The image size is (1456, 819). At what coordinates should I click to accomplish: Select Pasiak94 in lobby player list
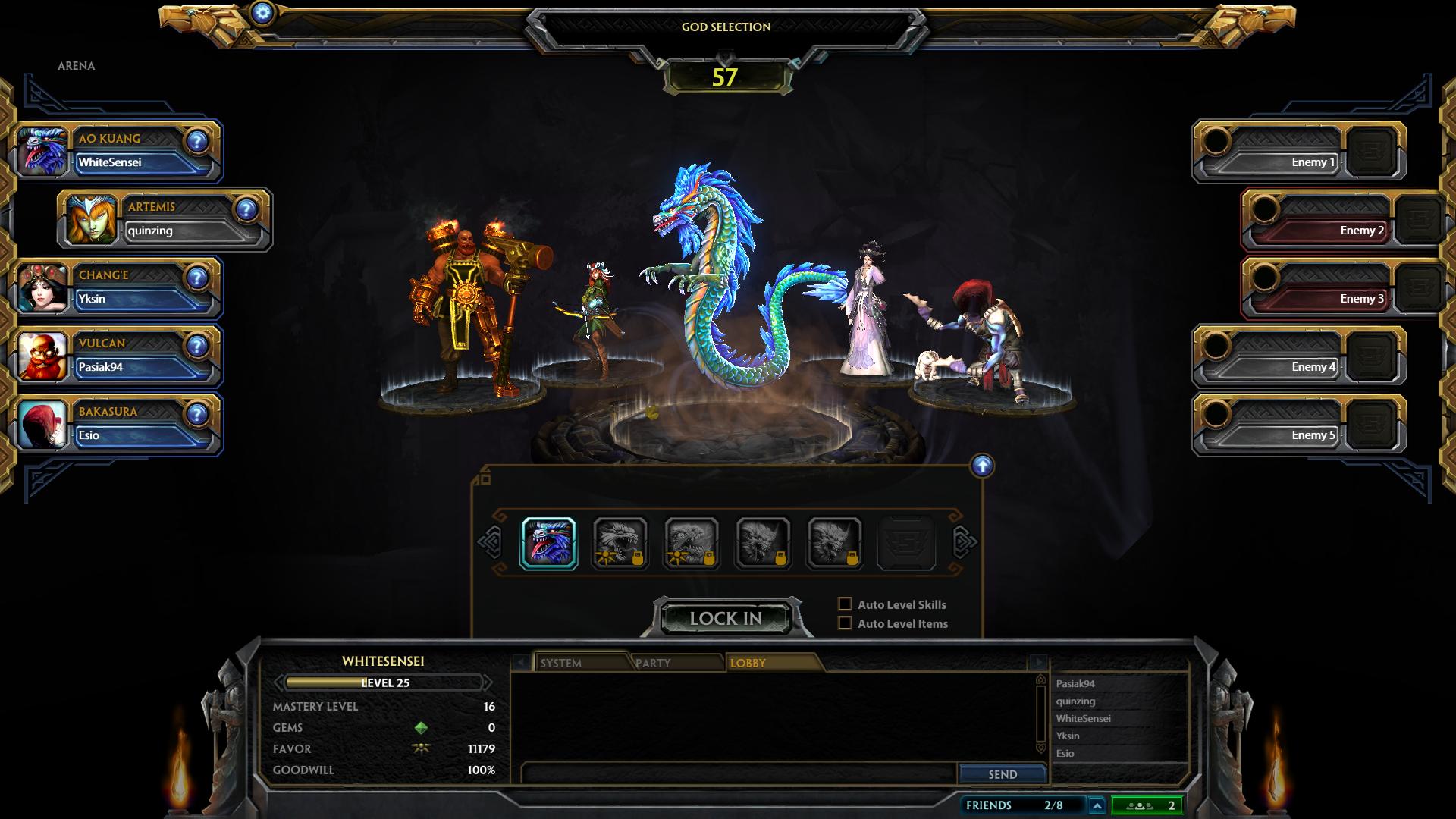point(1075,684)
